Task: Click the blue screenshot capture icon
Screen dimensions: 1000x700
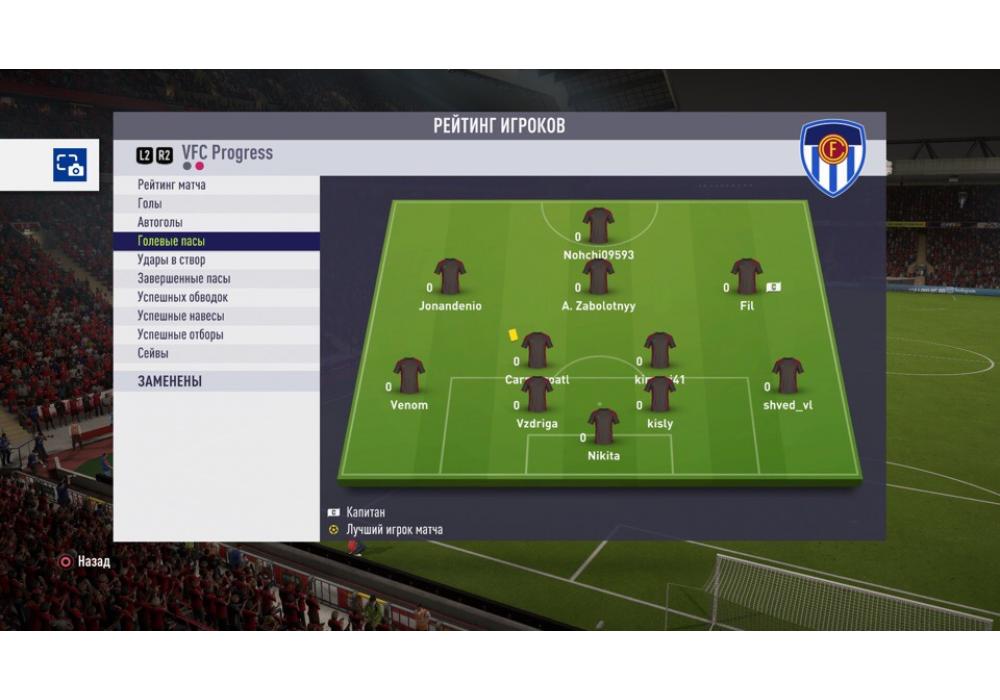Action: coord(70,165)
